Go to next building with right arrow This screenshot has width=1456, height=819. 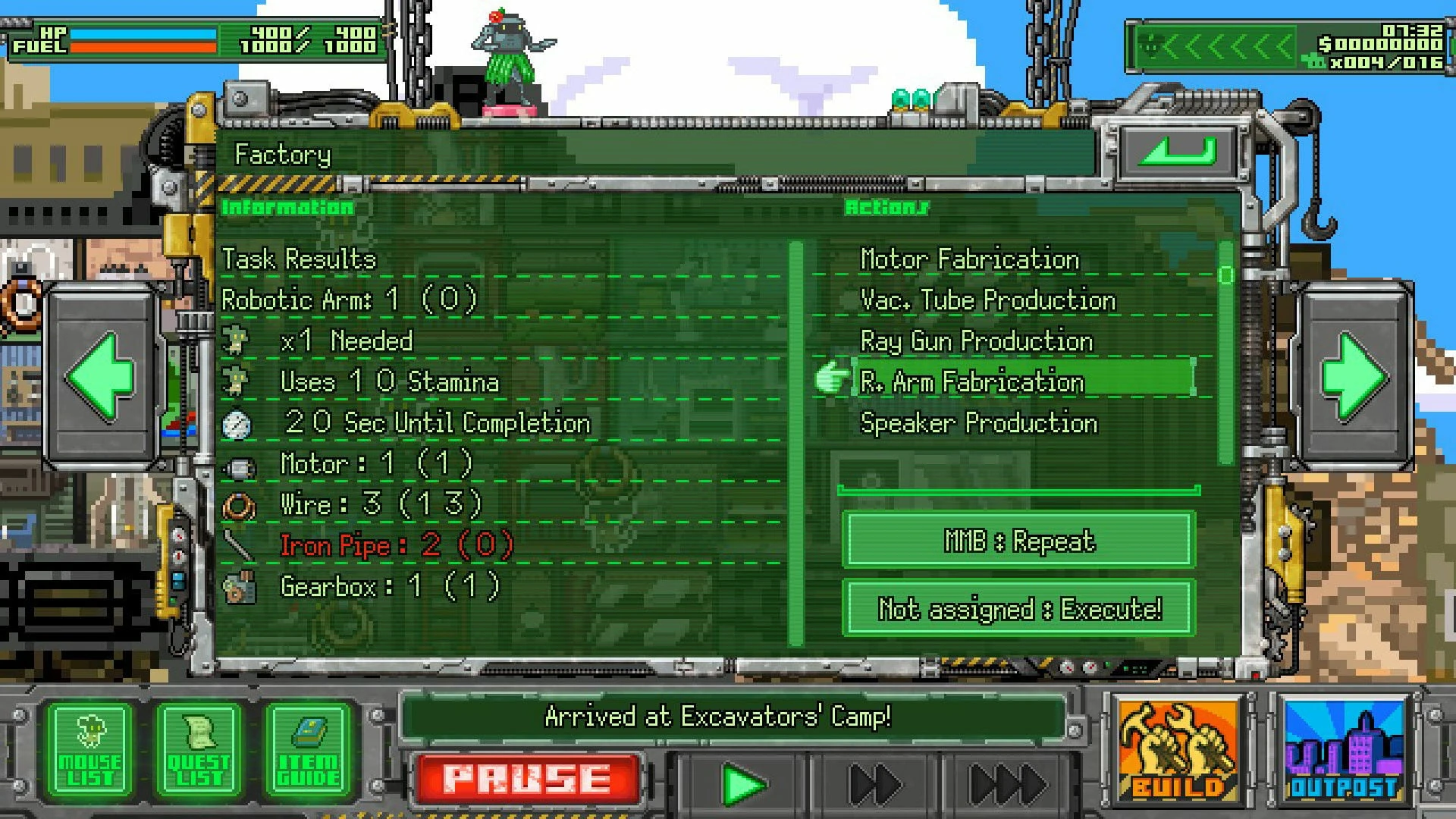(x=1355, y=377)
